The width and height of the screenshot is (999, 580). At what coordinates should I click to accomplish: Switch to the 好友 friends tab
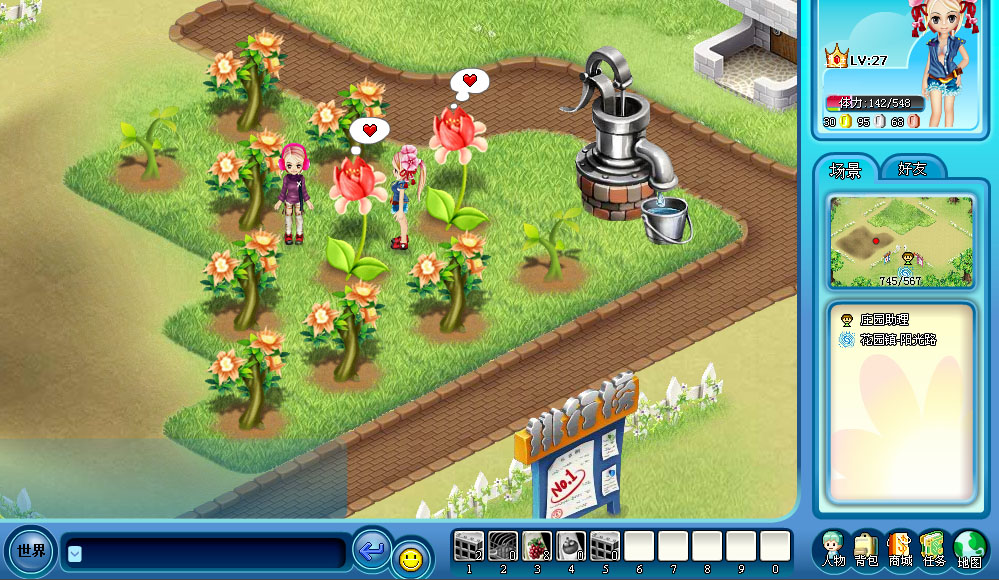[912, 169]
